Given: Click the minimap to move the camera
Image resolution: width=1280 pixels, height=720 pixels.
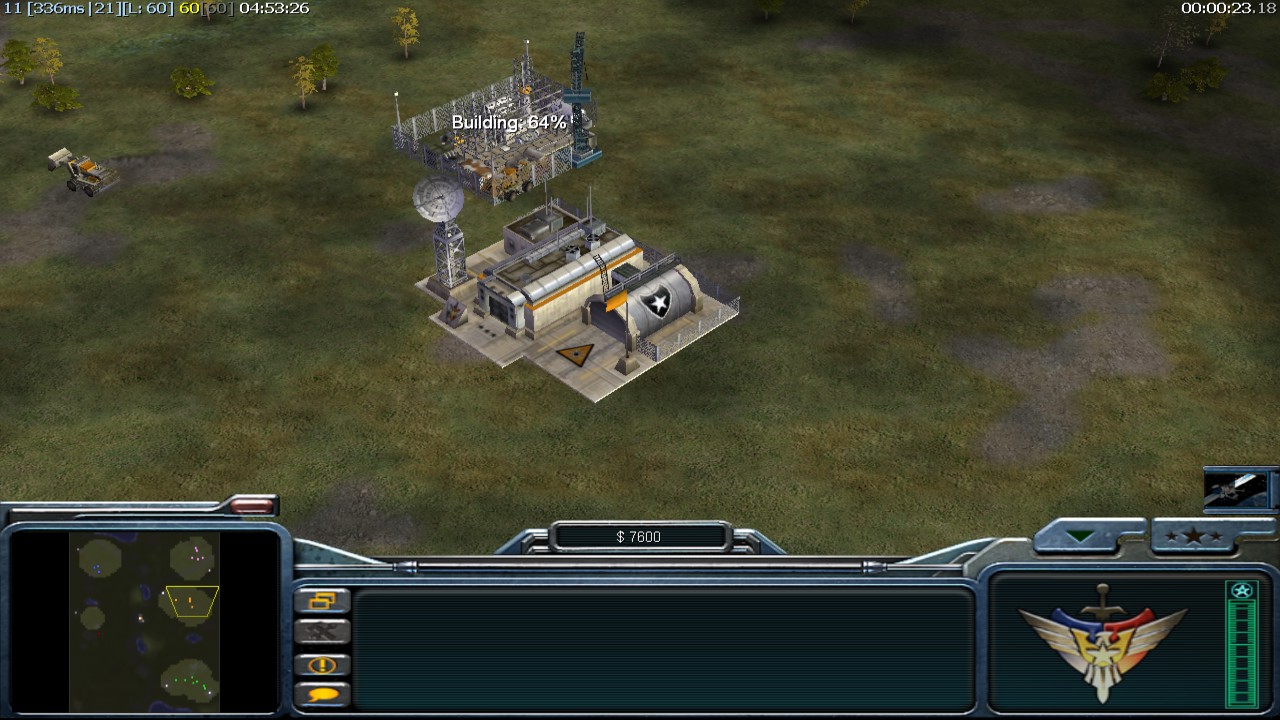Looking at the screenshot, I should pyautogui.click(x=144, y=622).
